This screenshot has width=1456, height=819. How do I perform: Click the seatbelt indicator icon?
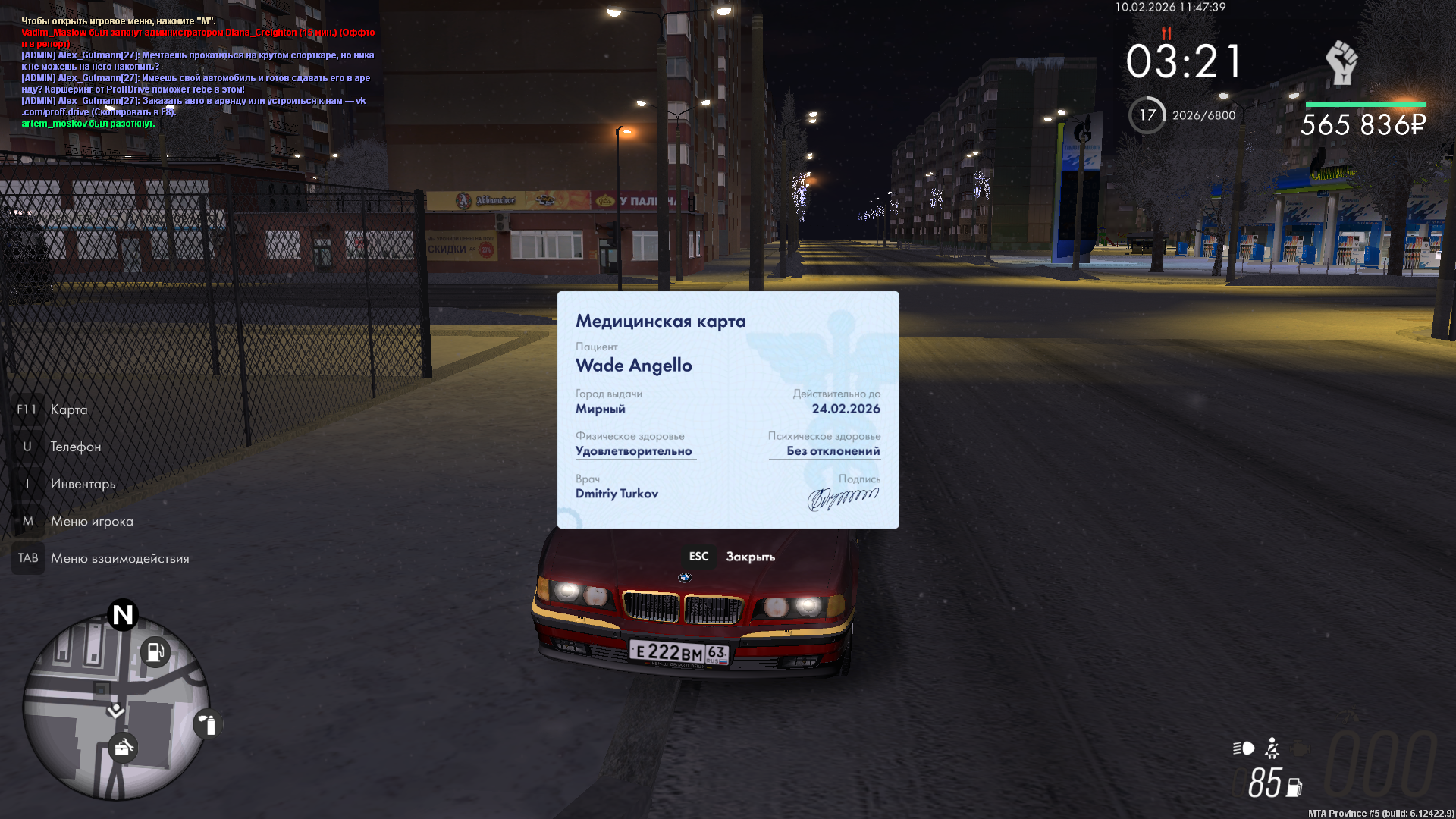pyautogui.click(x=1272, y=748)
